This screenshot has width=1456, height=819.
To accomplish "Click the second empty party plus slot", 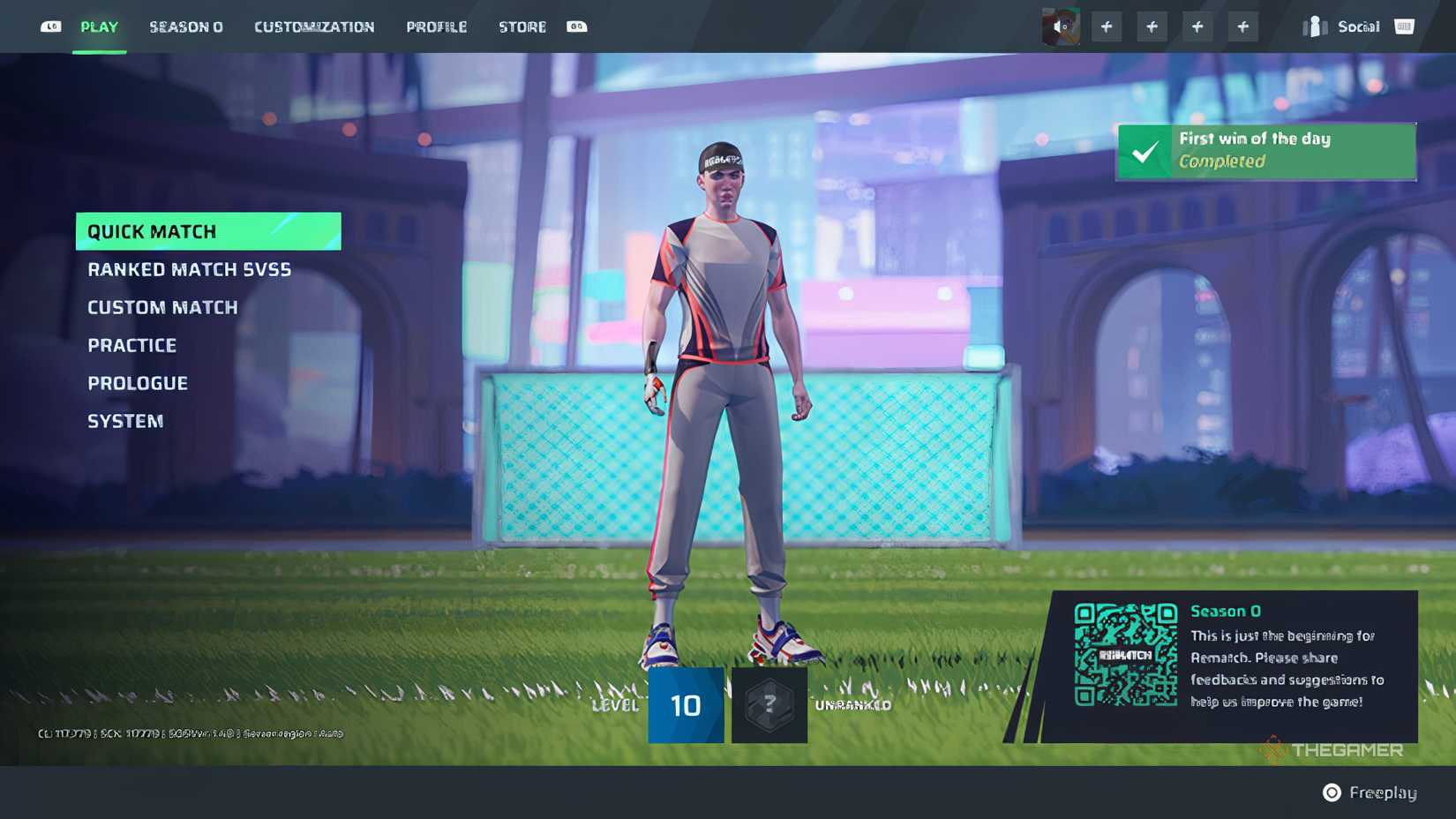I will tap(1152, 26).
